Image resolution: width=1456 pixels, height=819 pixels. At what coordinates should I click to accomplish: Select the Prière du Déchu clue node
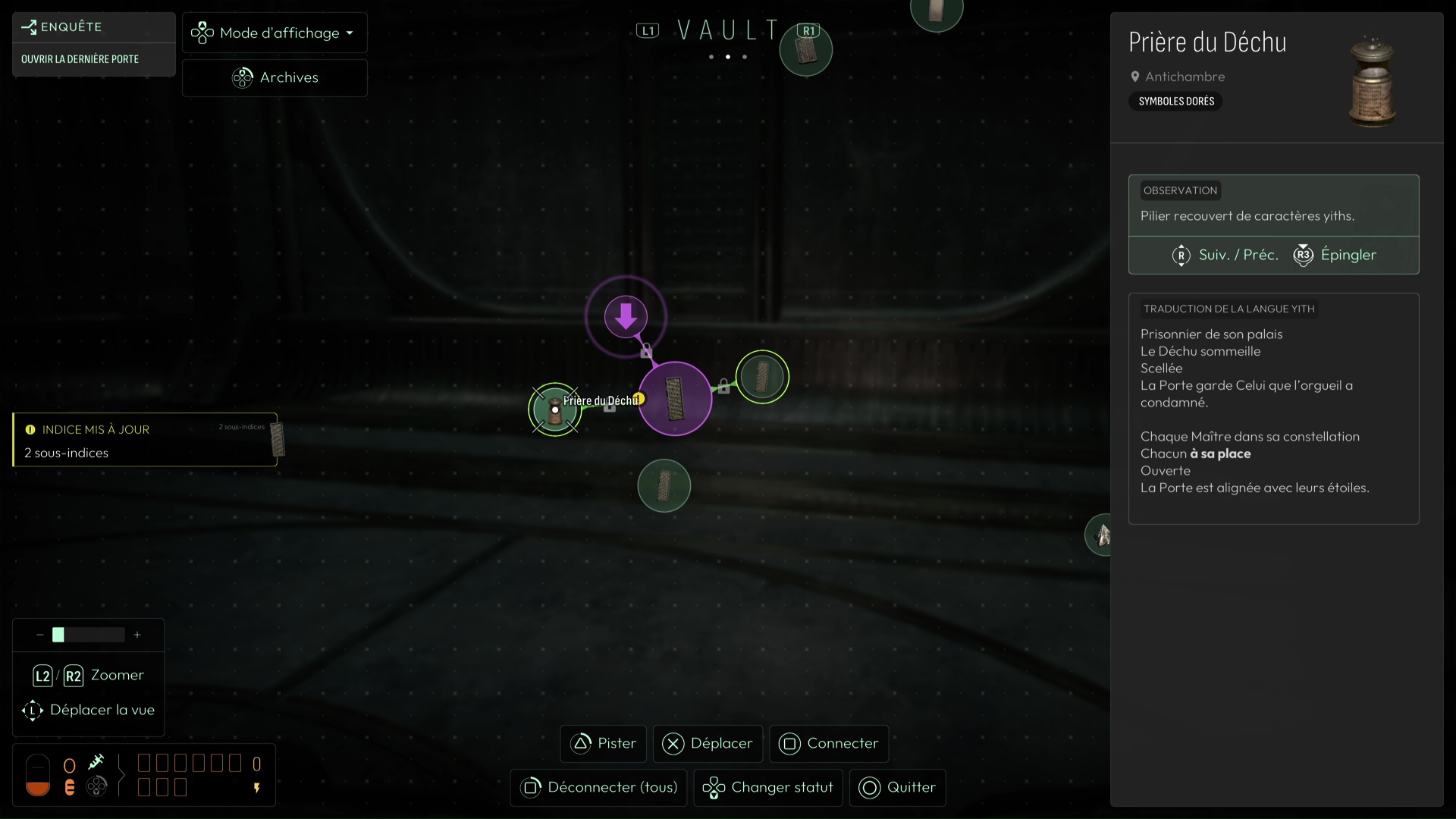click(555, 409)
